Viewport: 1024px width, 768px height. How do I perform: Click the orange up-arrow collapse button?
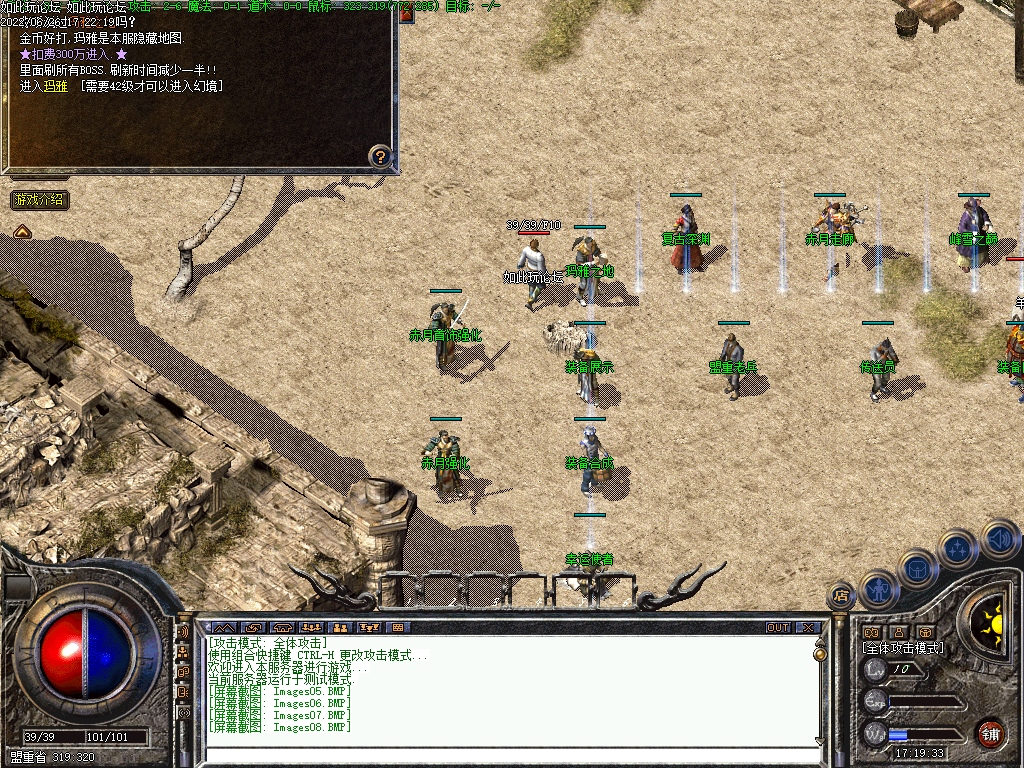22,232
